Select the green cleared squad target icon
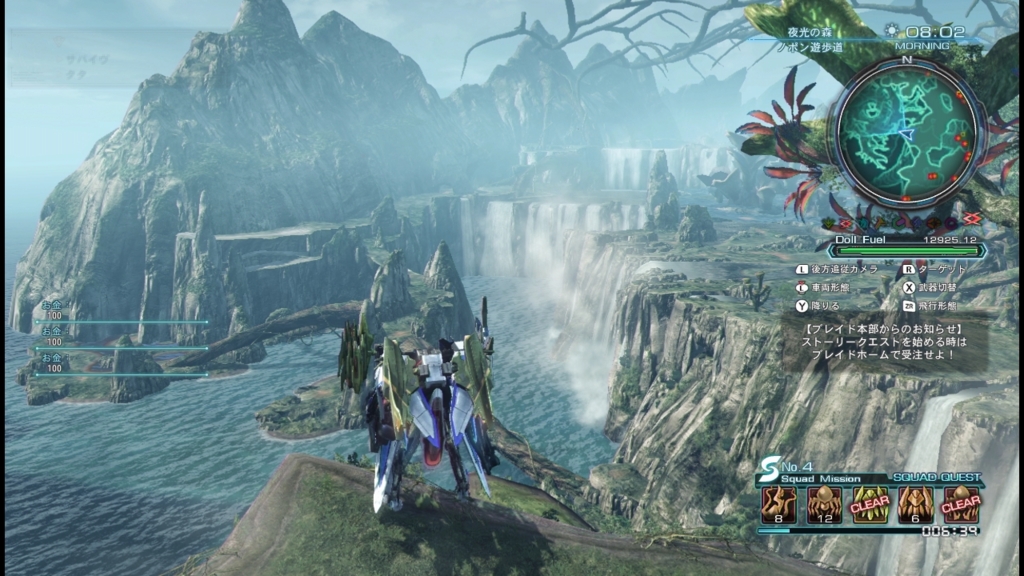Image resolution: width=1024 pixels, height=576 pixels. coord(869,505)
